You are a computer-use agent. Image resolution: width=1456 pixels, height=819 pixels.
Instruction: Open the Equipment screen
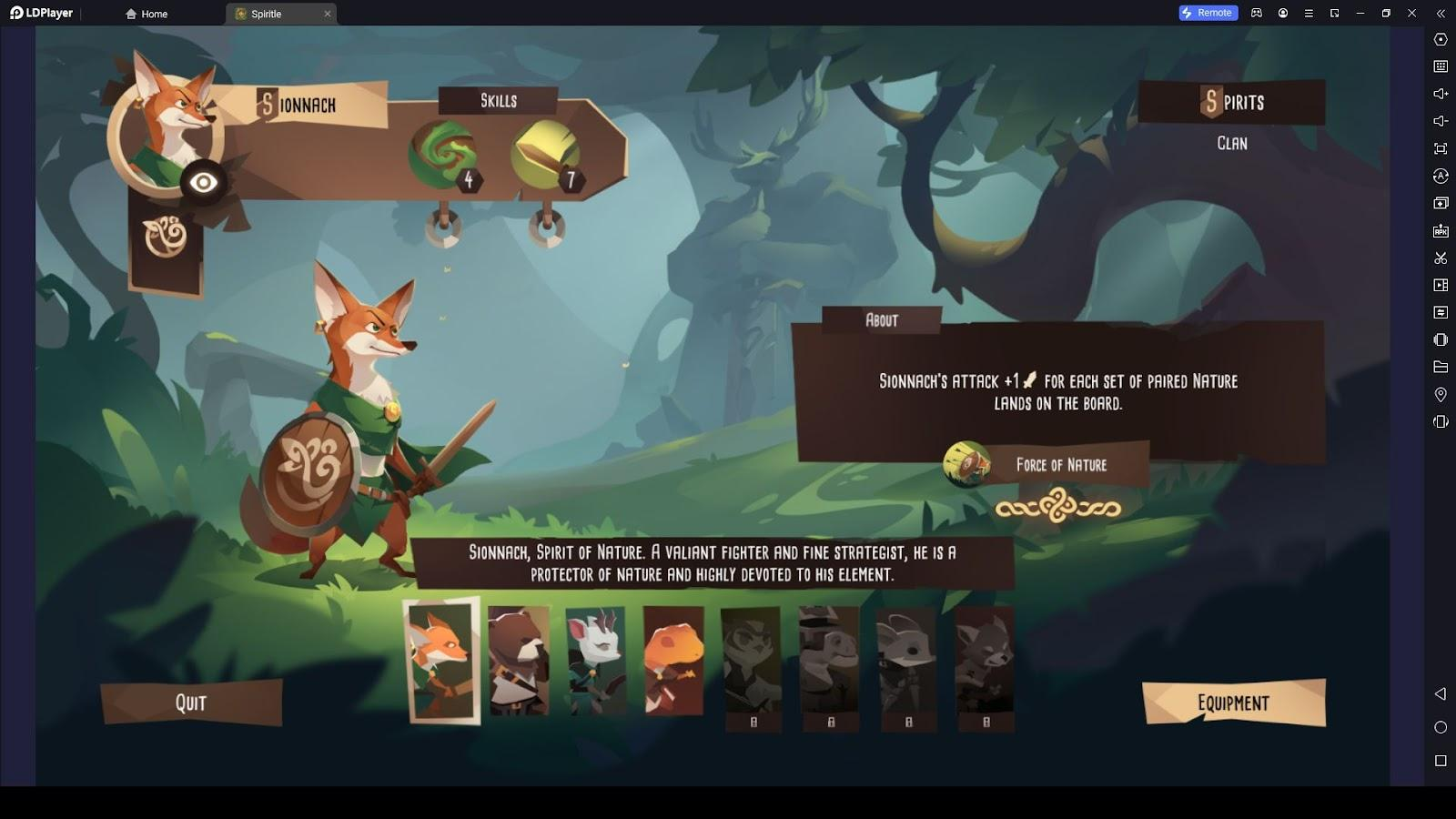pyautogui.click(x=1233, y=703)
